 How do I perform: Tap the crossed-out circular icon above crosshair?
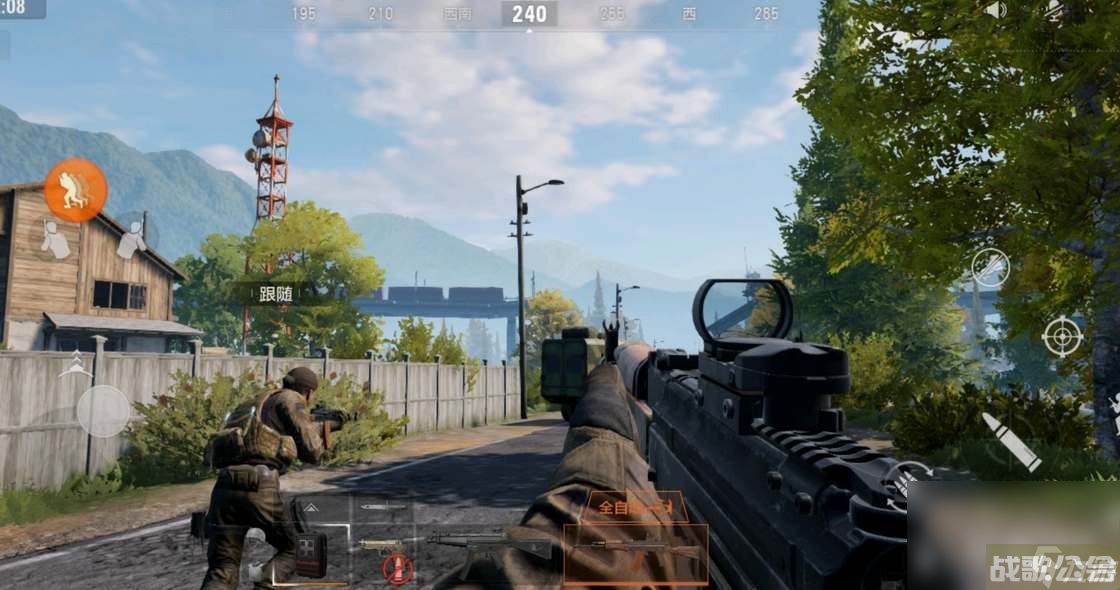point(990,268)
